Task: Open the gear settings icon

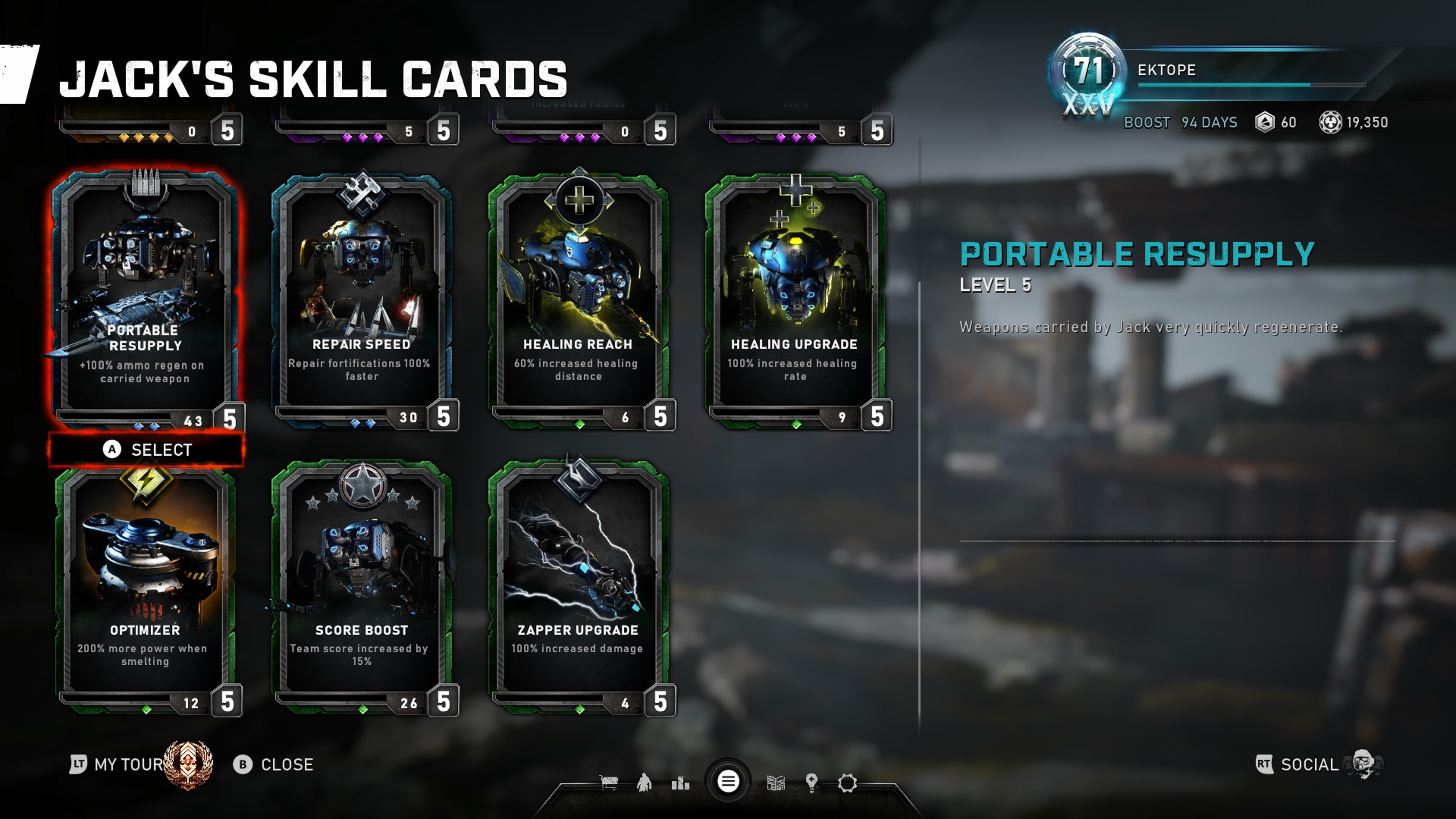Action: (x=847, y=783)
